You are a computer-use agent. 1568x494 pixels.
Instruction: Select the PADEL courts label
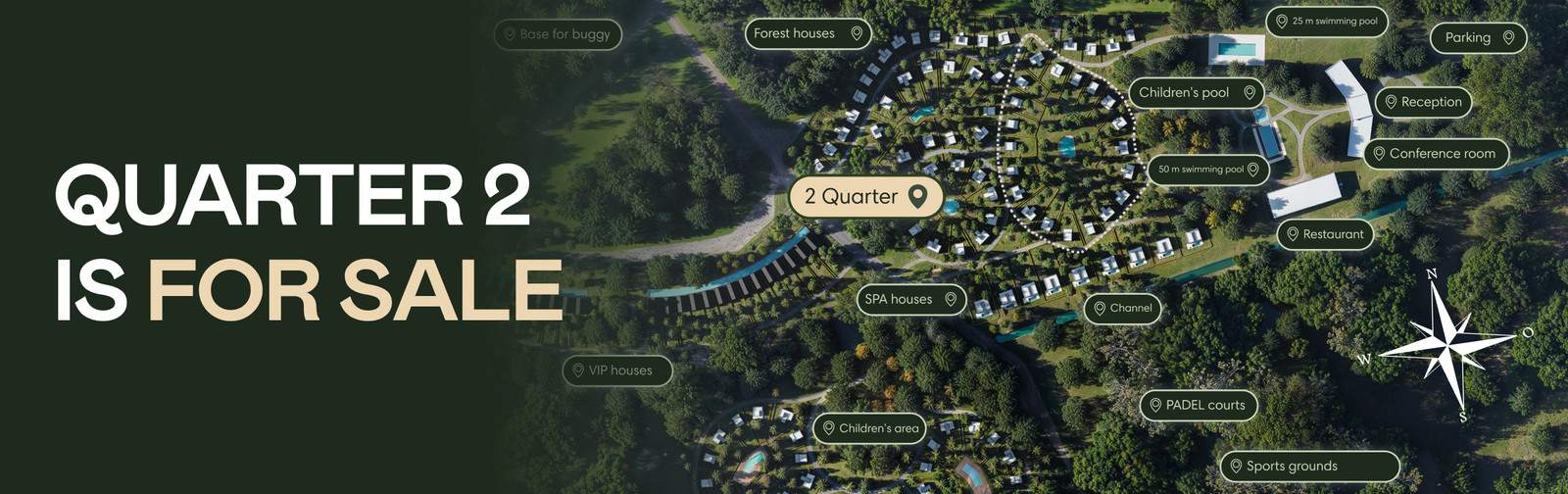pyautogui.click(x=1198, y=405)
